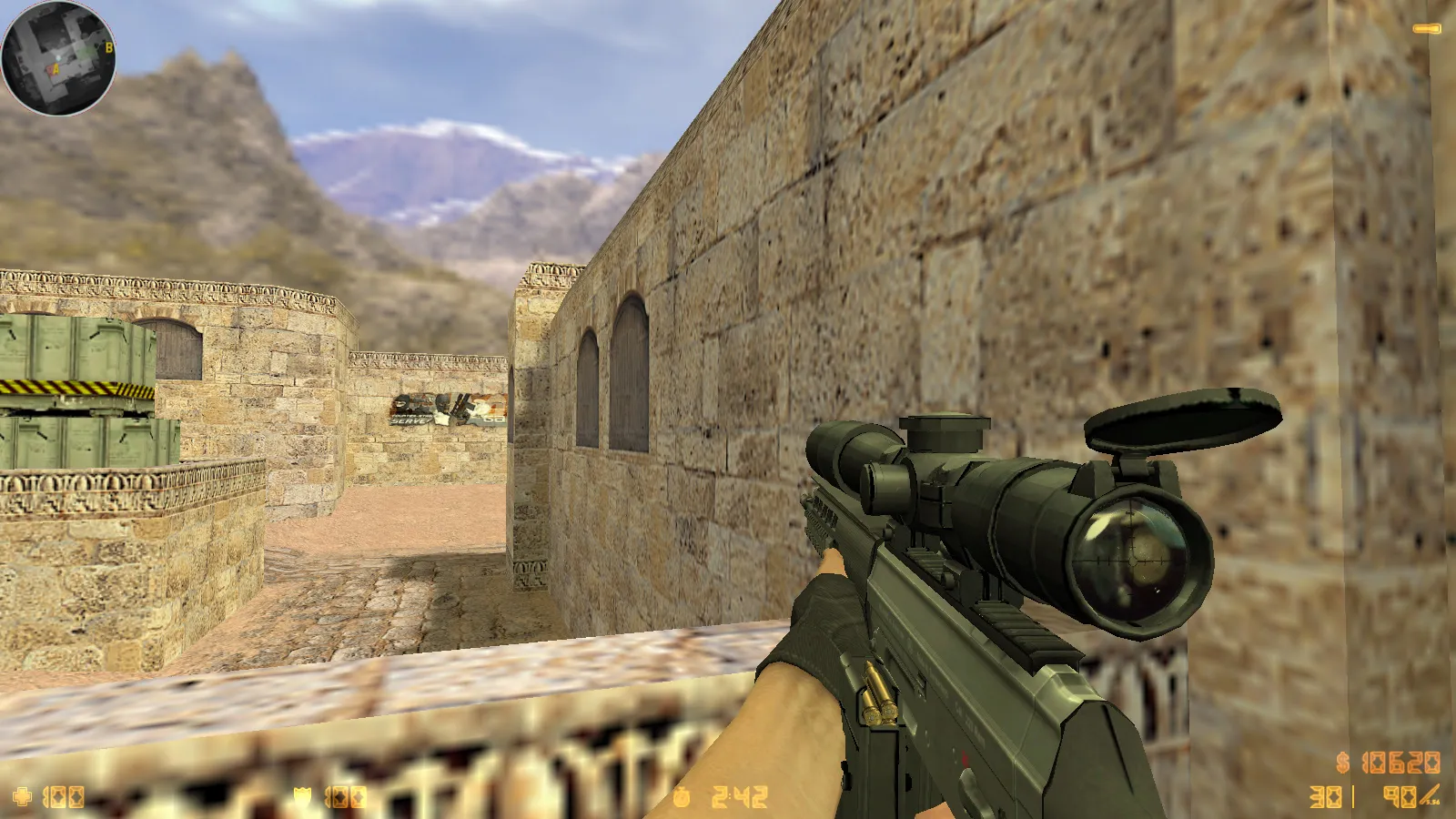Click bombsite B marker on the radar
The width and height of the screenshot is (1456, 819).
[109, 47]
